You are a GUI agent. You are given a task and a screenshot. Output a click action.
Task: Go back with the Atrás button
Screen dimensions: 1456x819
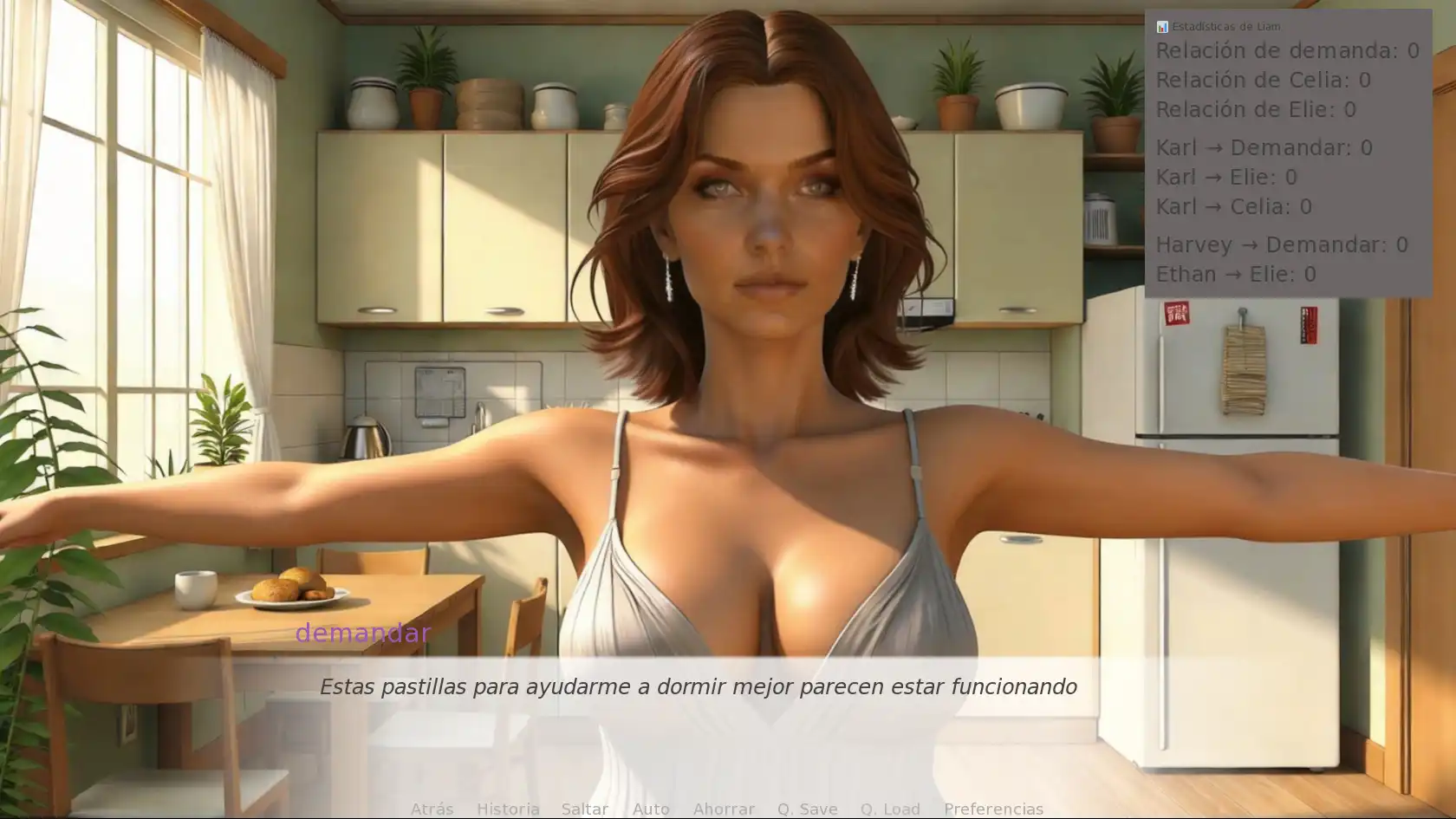click(432, 809)
